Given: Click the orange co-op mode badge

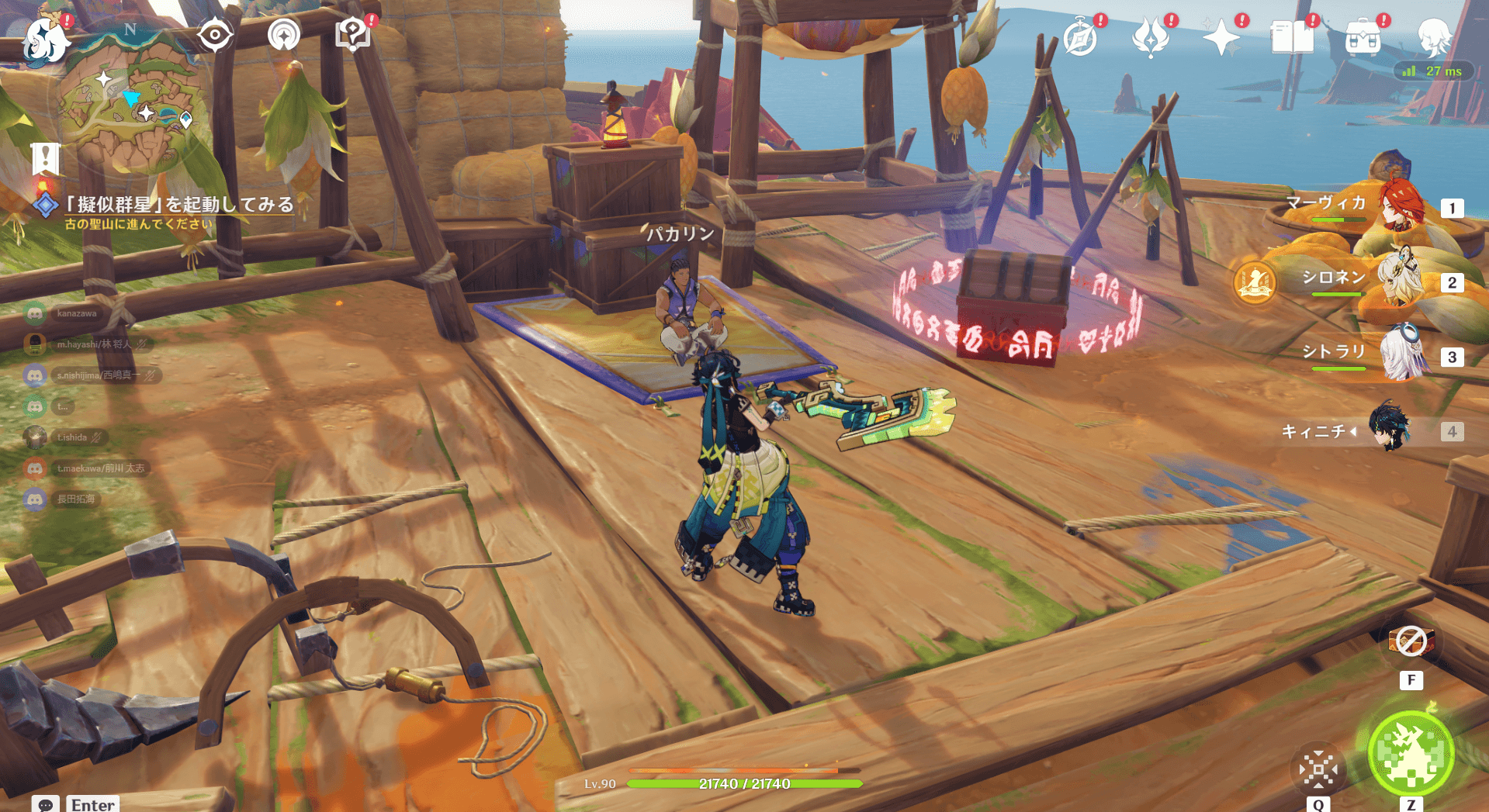Looking at the screenshot, I should pos(1254,282).
